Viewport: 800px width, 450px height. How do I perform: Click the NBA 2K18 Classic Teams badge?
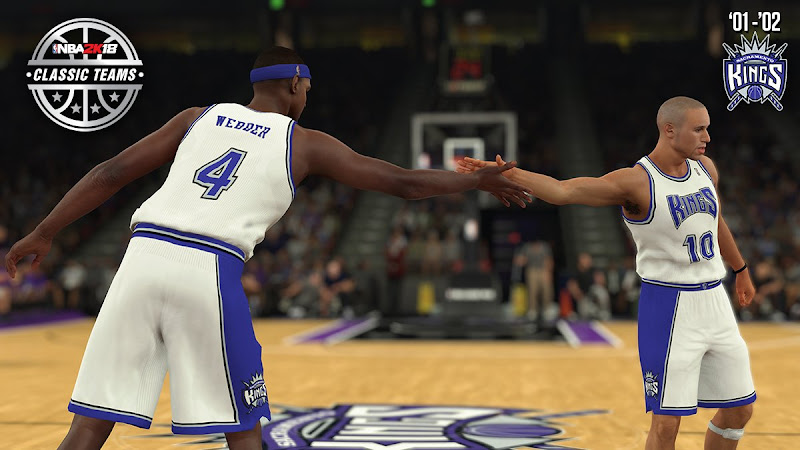click(x=85, y=75)
